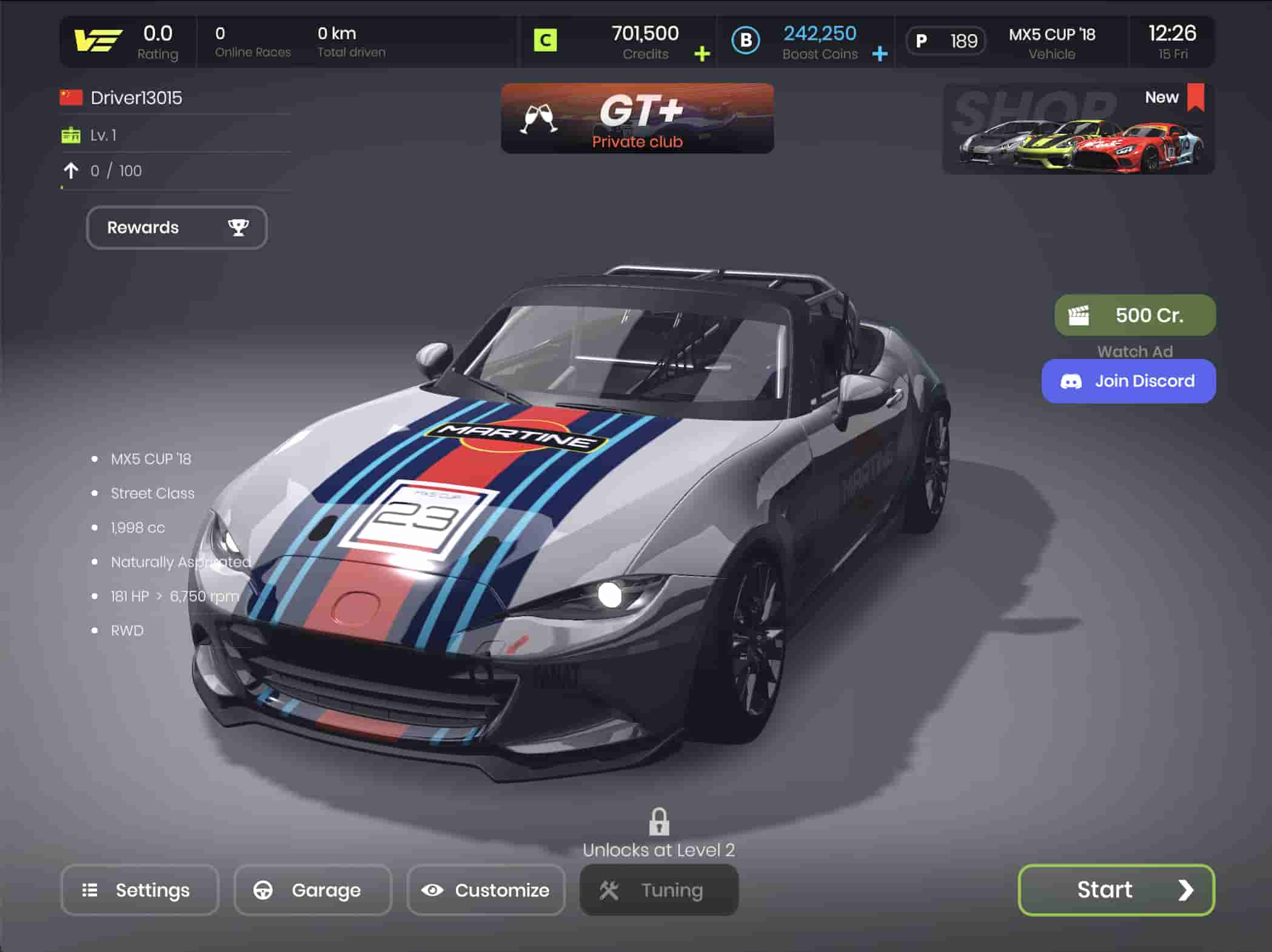The height and width of the screenshot is (952, 1272).
Task: Click the yellow VE rating logo
Action: (x=98, y=41)
